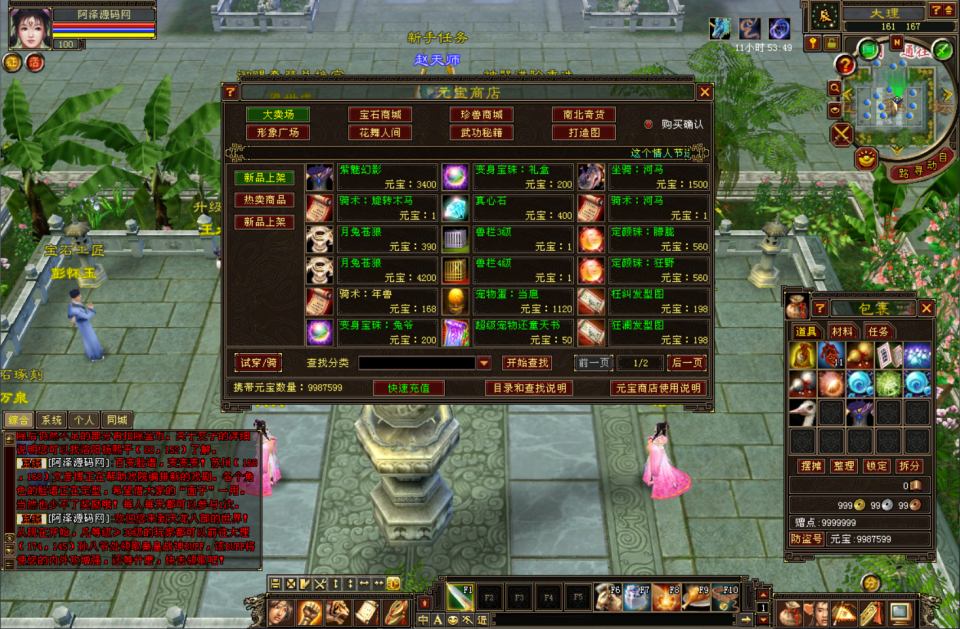Select the 同城 chat channel tab
The image size is (960, 629).
(116, 420)
